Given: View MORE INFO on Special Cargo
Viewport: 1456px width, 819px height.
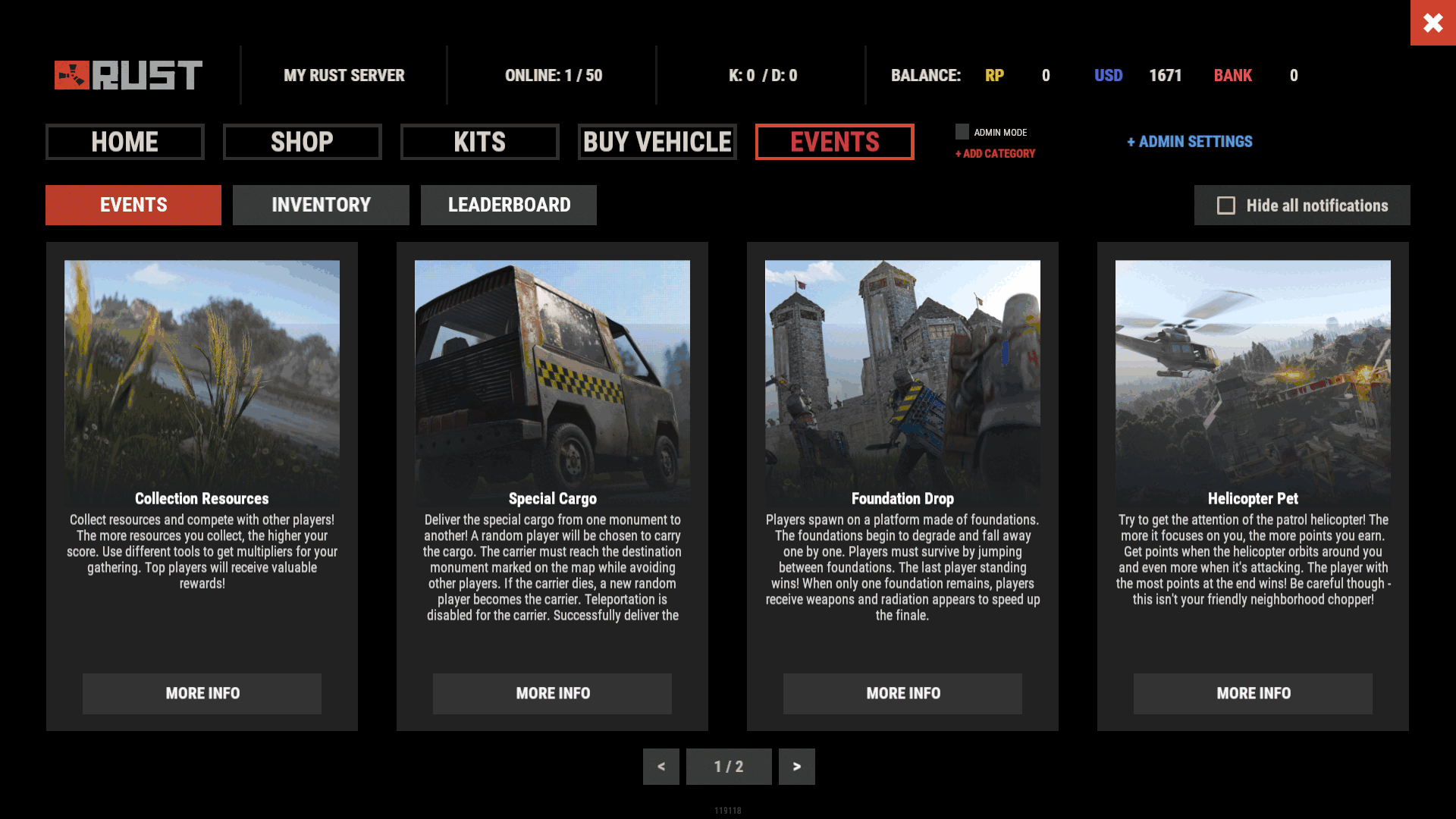Looking at the screenshot, I should click(x=552, y=693).
